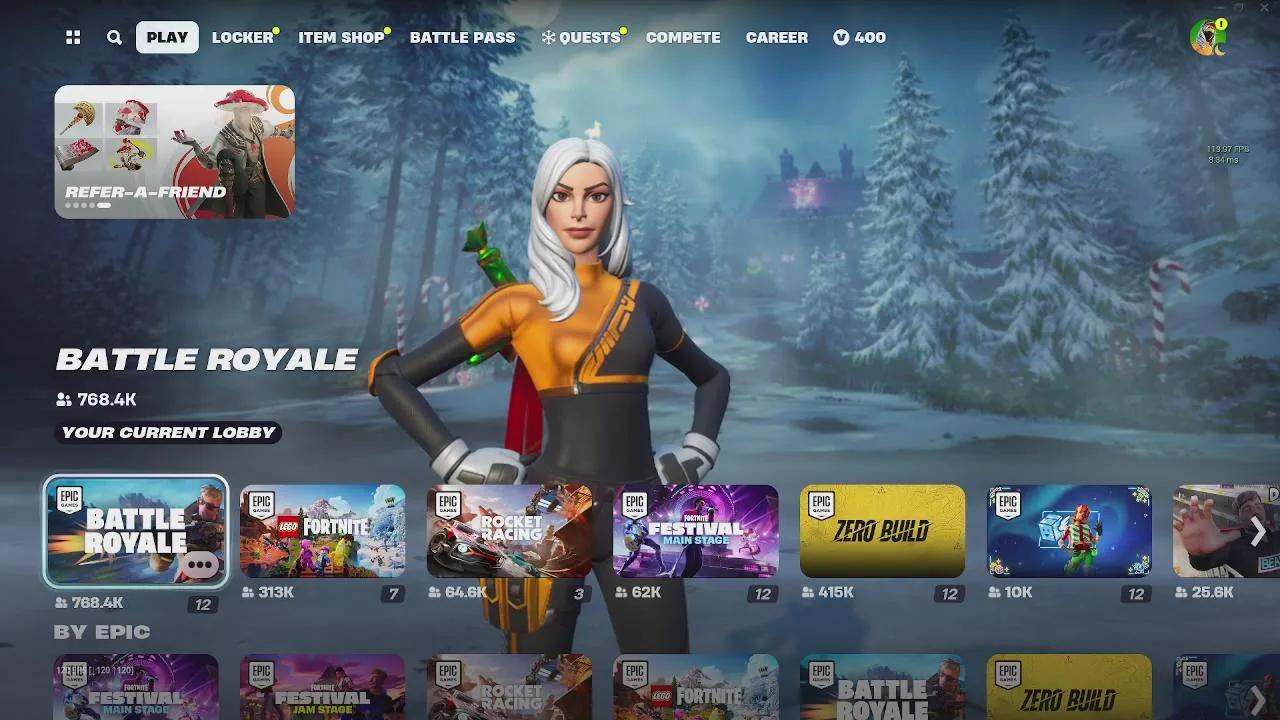Click the Epic Games logo on Zero Build tile
This screenshot has height=720, width=1280.
pyautogui.click(x=820, y=501)
